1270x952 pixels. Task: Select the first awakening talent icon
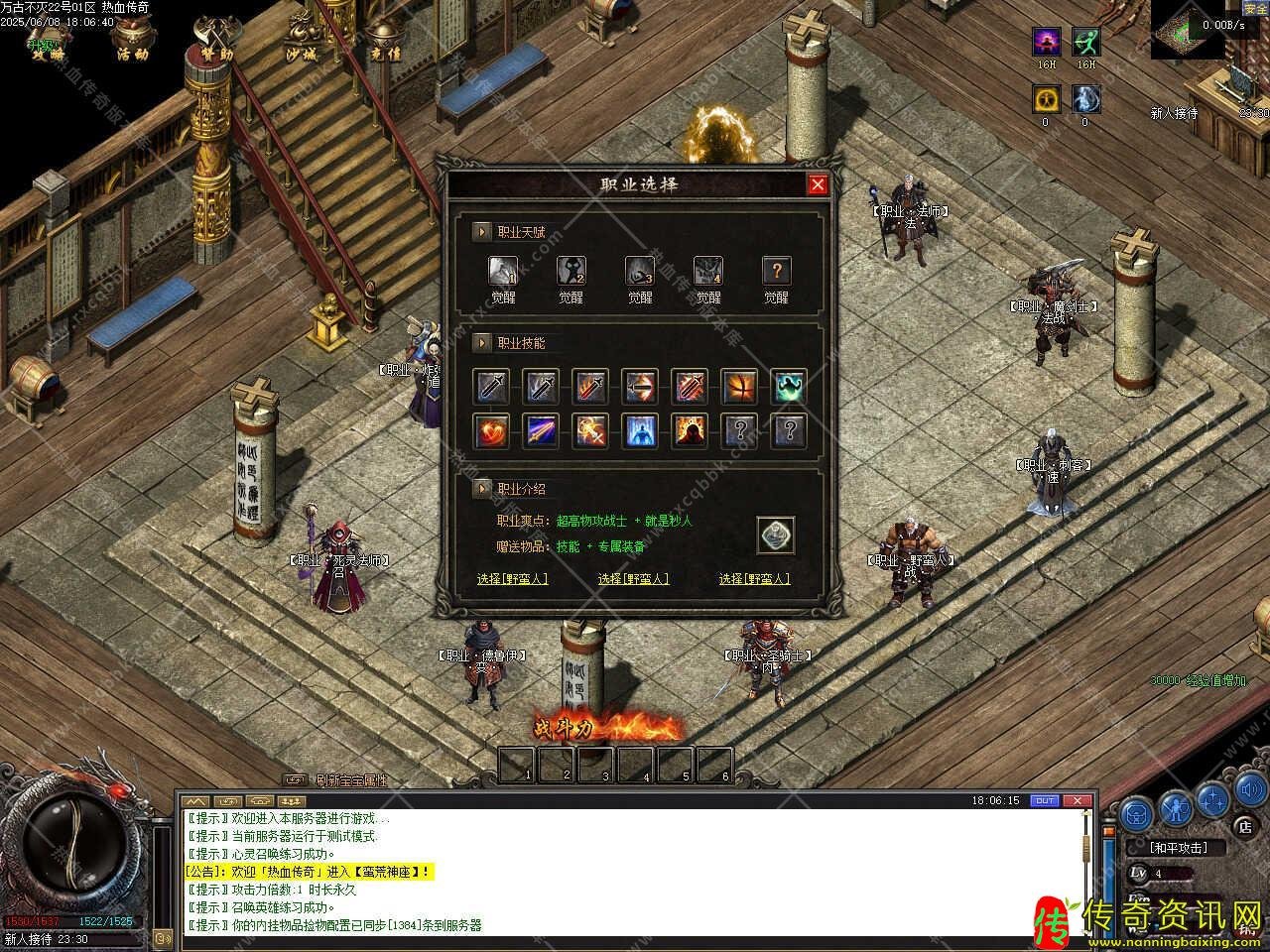pos(502,270)
